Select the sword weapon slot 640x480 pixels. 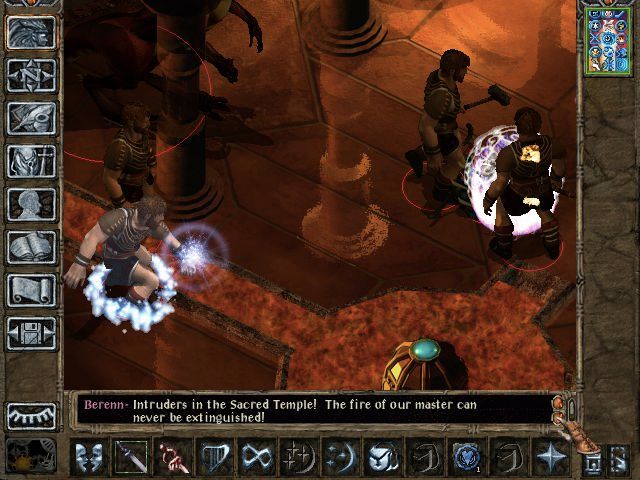click(131, 457)
